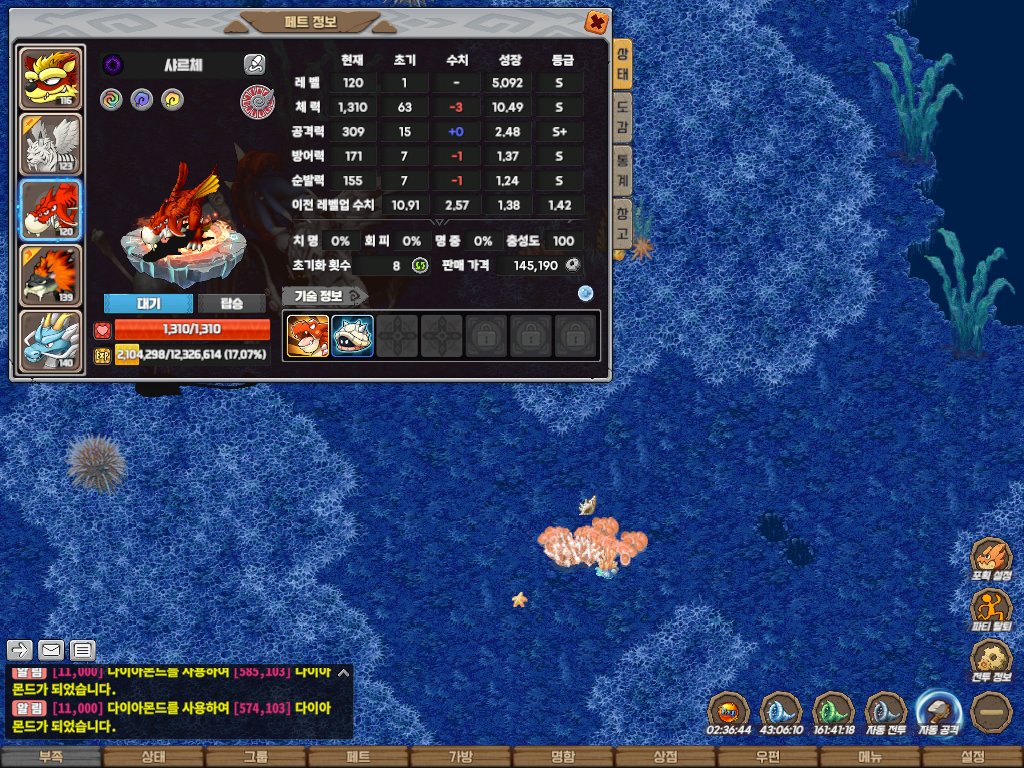
Task: Select the level 123 white winged tiger pet
Action: [51, 143]
